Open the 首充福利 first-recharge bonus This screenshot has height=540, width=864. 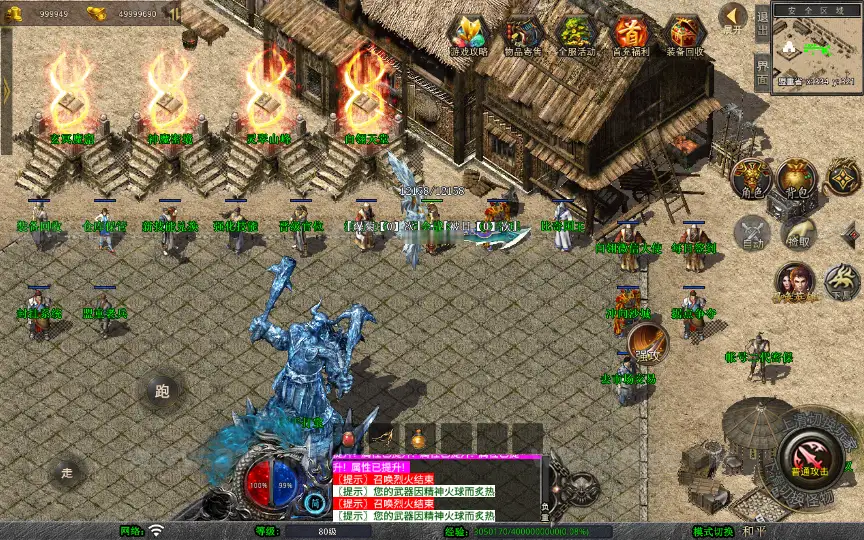click(x=630, y=35)
